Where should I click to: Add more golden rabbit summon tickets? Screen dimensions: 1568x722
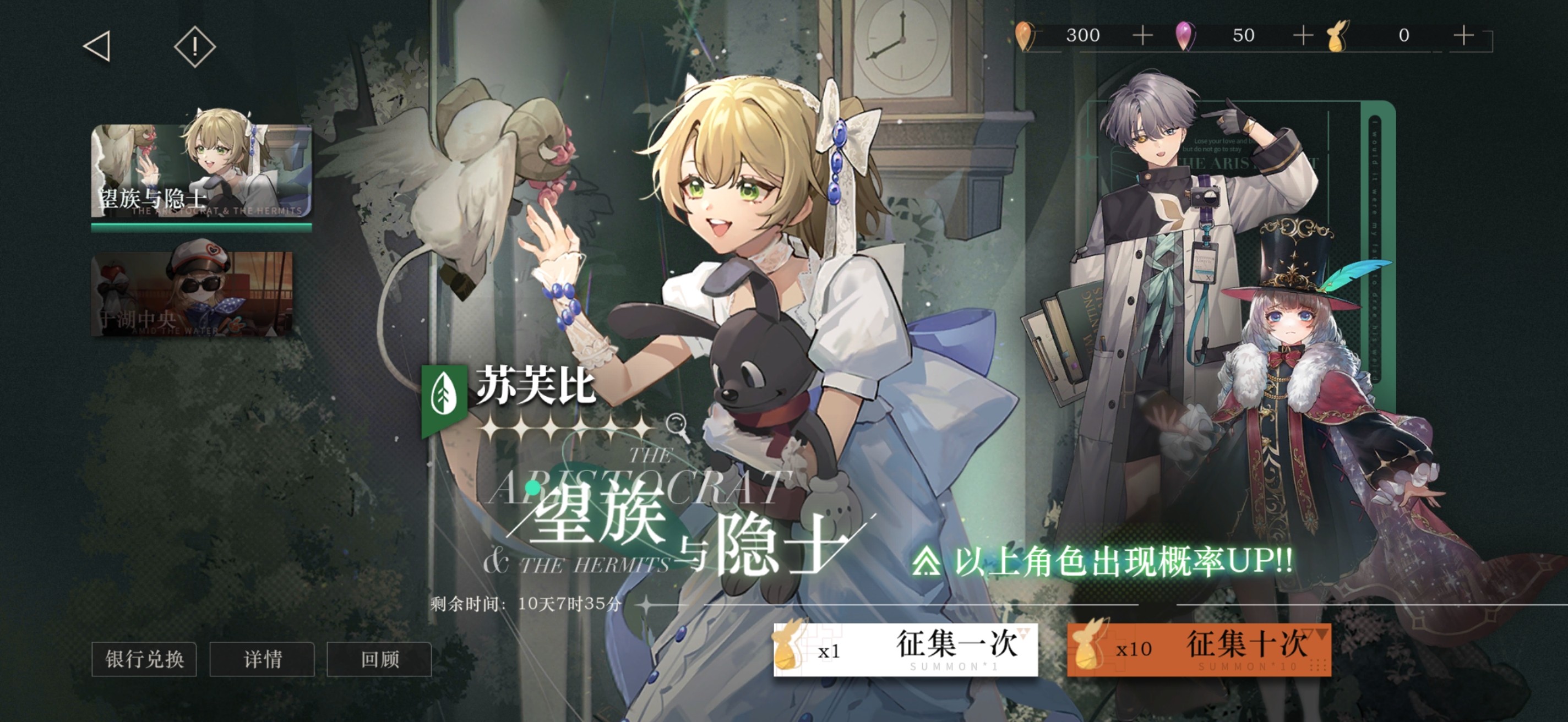pyautogui.click(x=1463, y=35)
